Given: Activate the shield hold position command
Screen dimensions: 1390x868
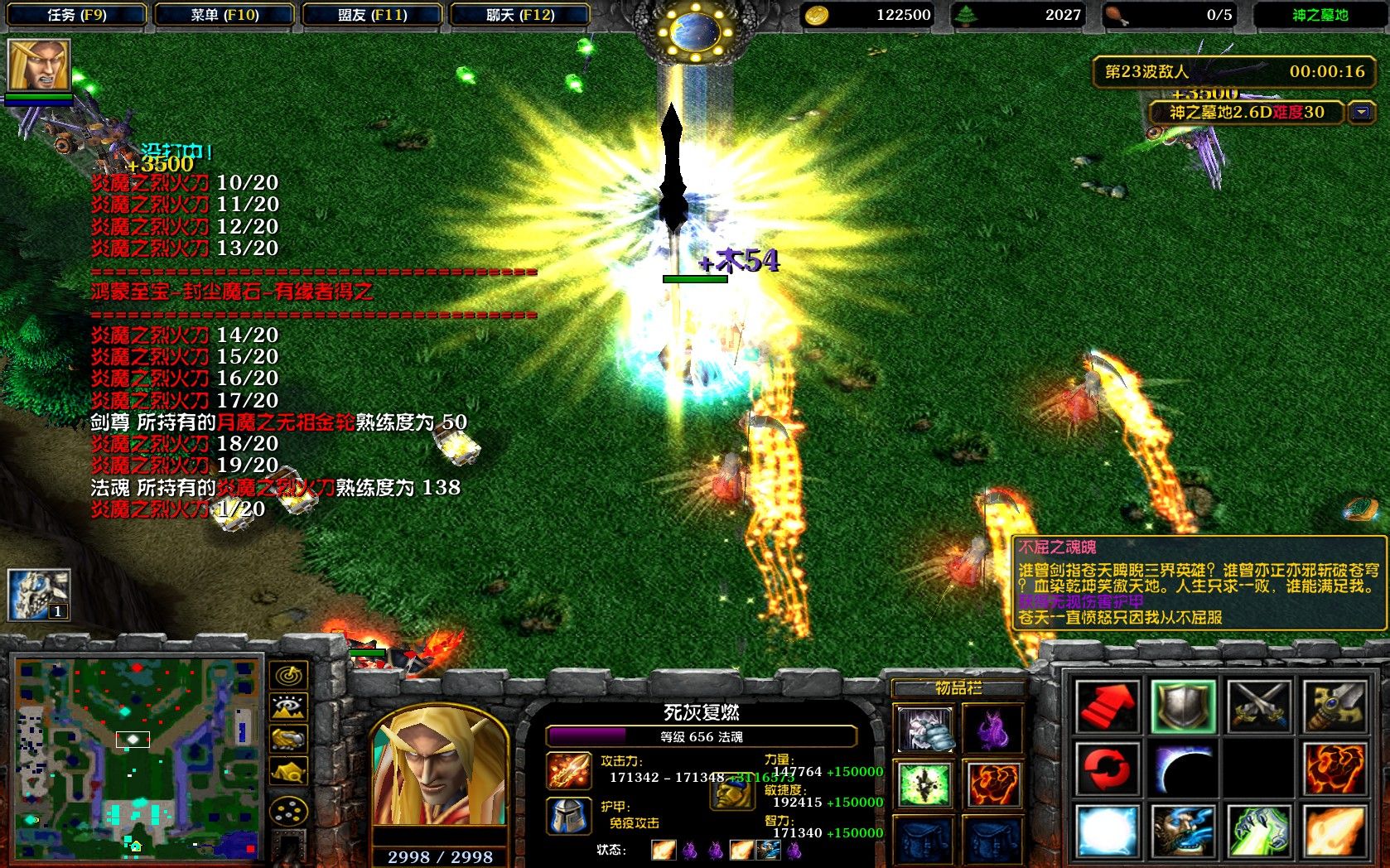Looking at the screenshot, I should click(x=1184, y=706).
